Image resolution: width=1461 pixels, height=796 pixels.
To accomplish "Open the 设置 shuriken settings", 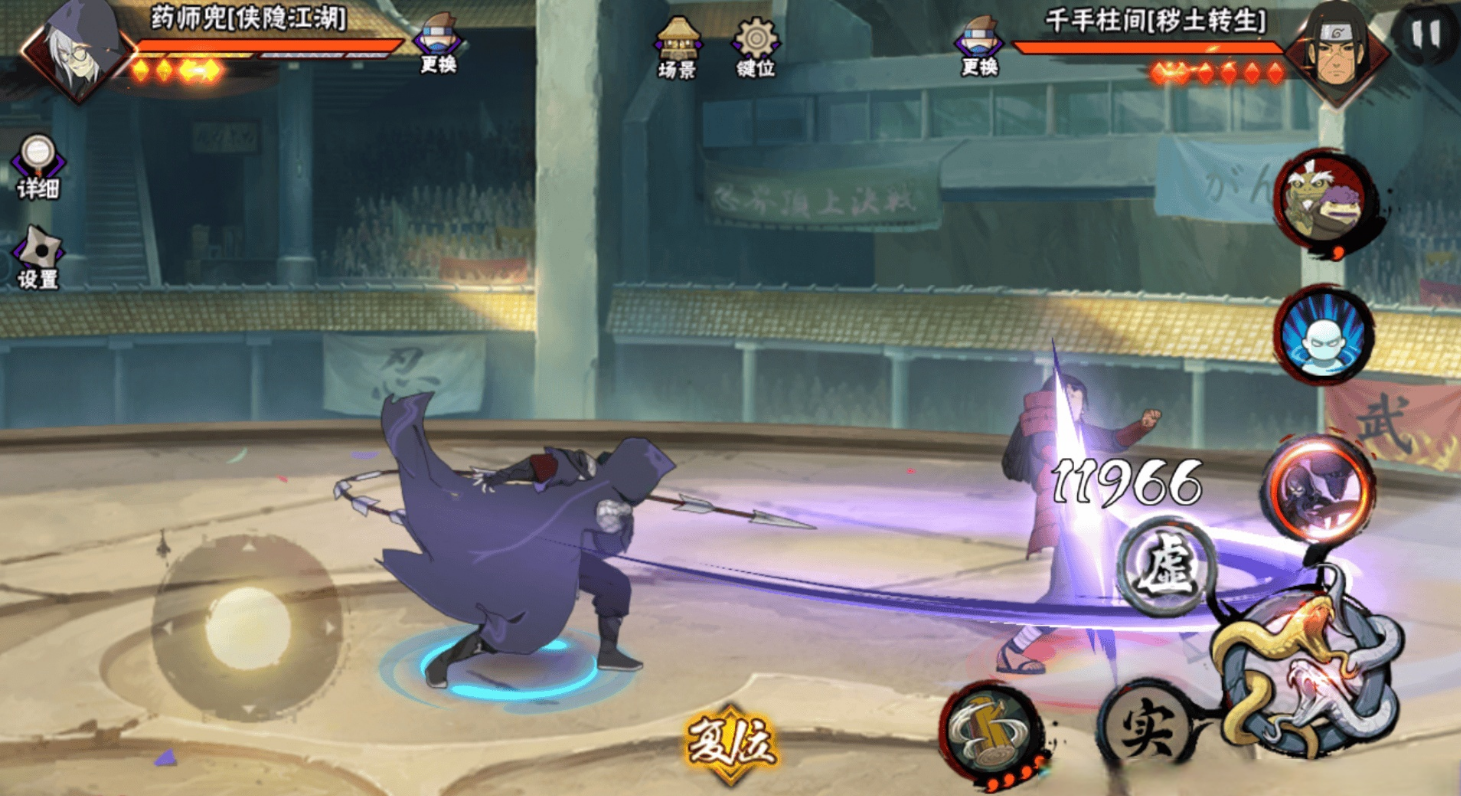I will tap(38, 257).
